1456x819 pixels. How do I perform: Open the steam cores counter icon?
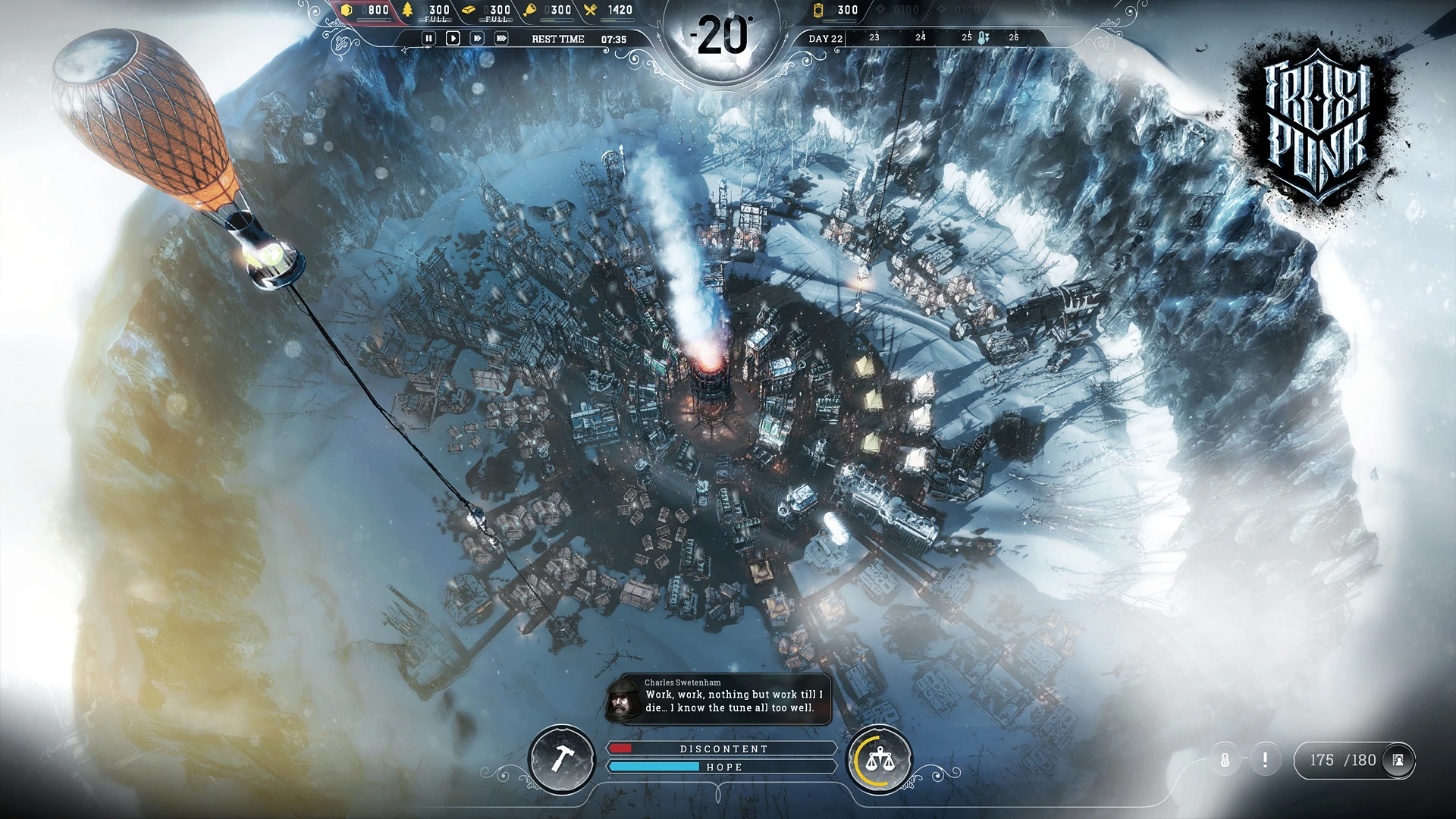coord(818,11)
